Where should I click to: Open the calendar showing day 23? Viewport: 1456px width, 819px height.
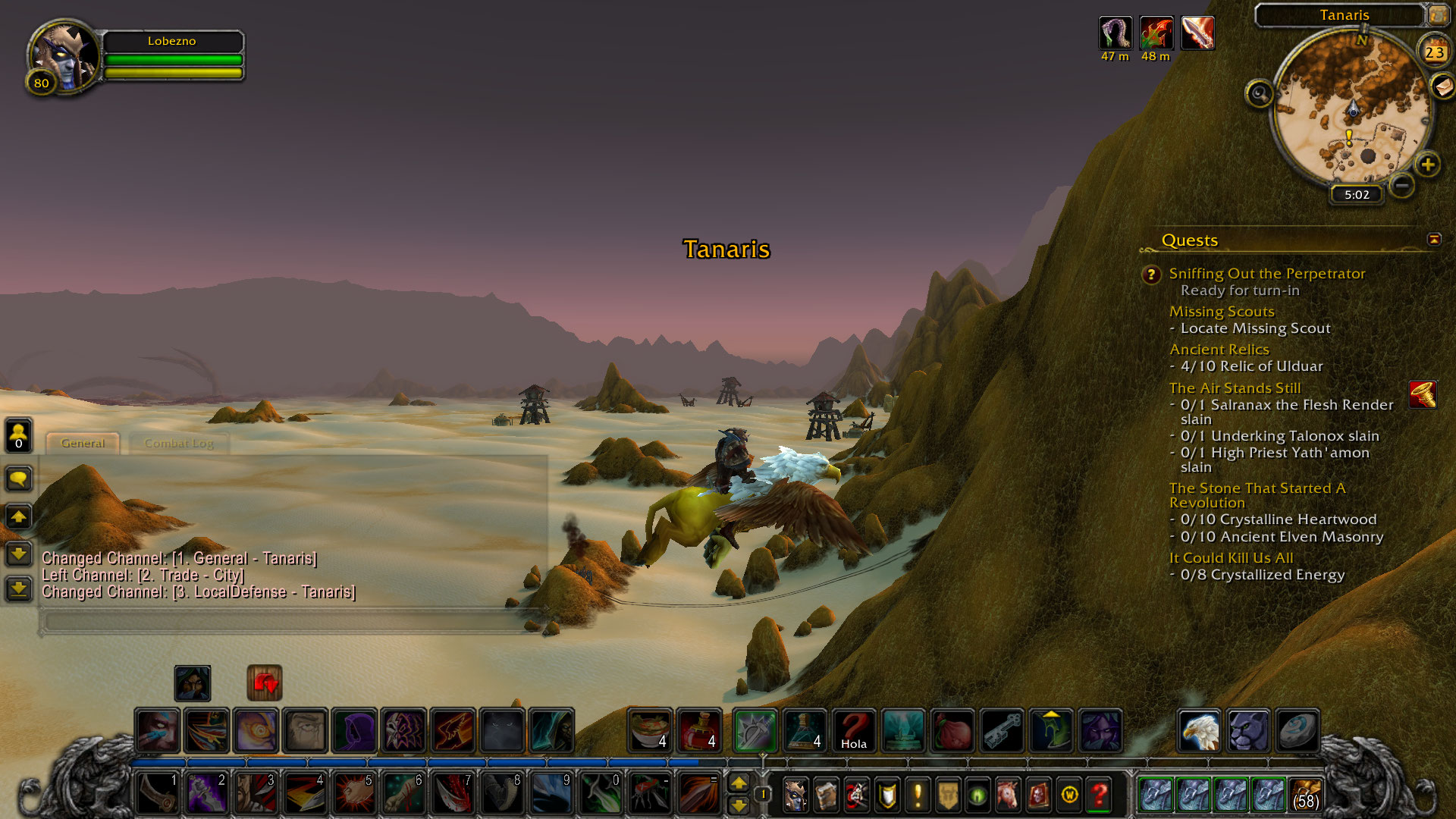point(1433,52)
